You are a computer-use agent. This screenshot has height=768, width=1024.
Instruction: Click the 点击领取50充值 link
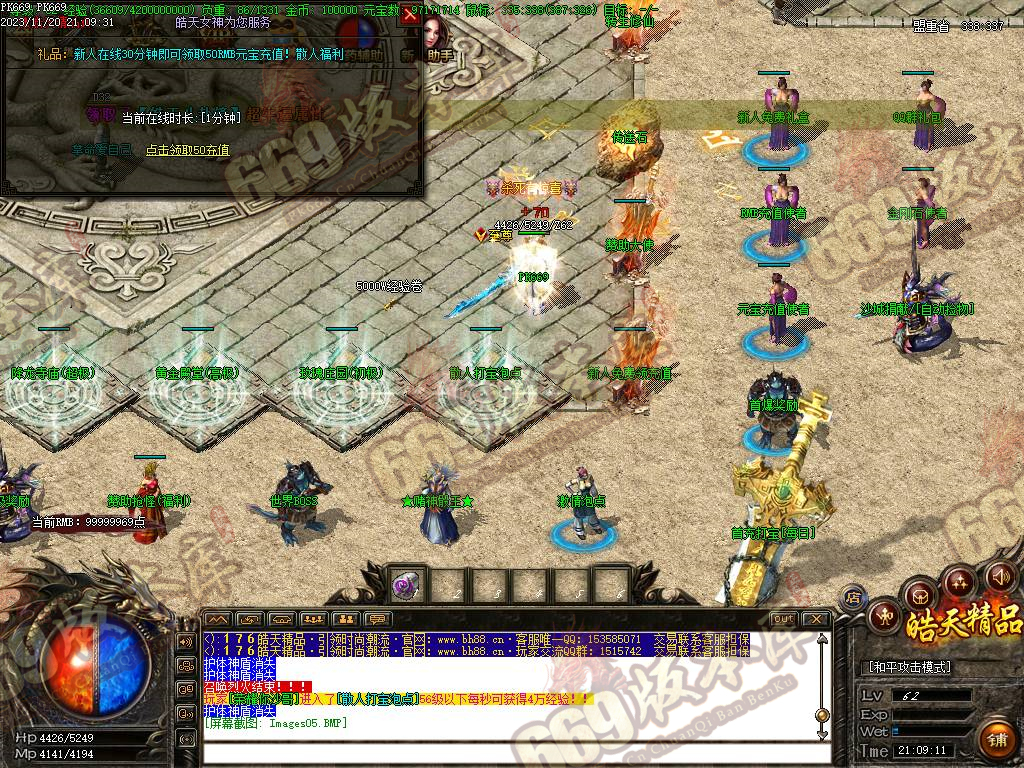tap(187, 150)
